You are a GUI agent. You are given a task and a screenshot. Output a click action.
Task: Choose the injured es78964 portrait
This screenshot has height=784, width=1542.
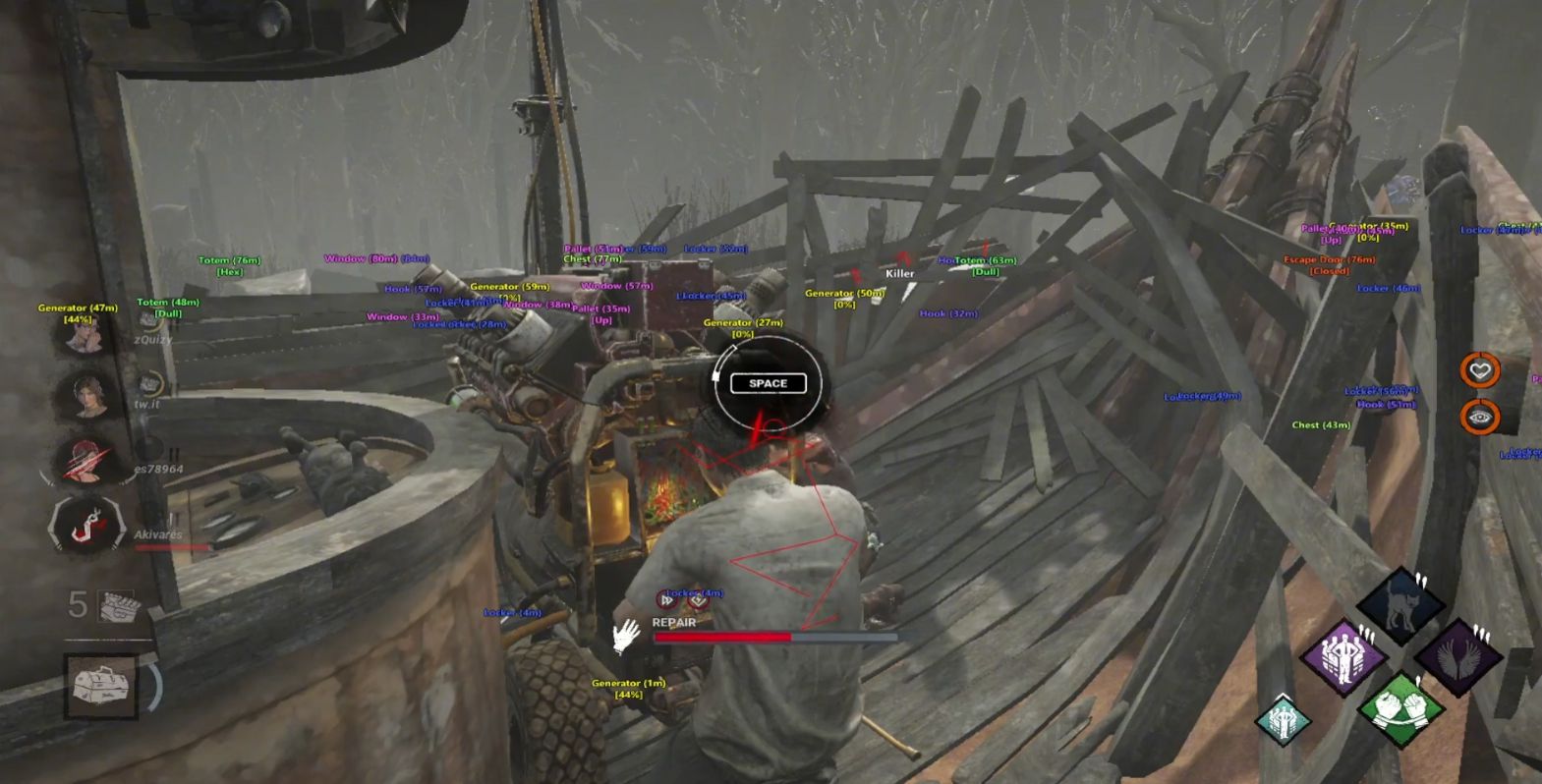point(85,460)
